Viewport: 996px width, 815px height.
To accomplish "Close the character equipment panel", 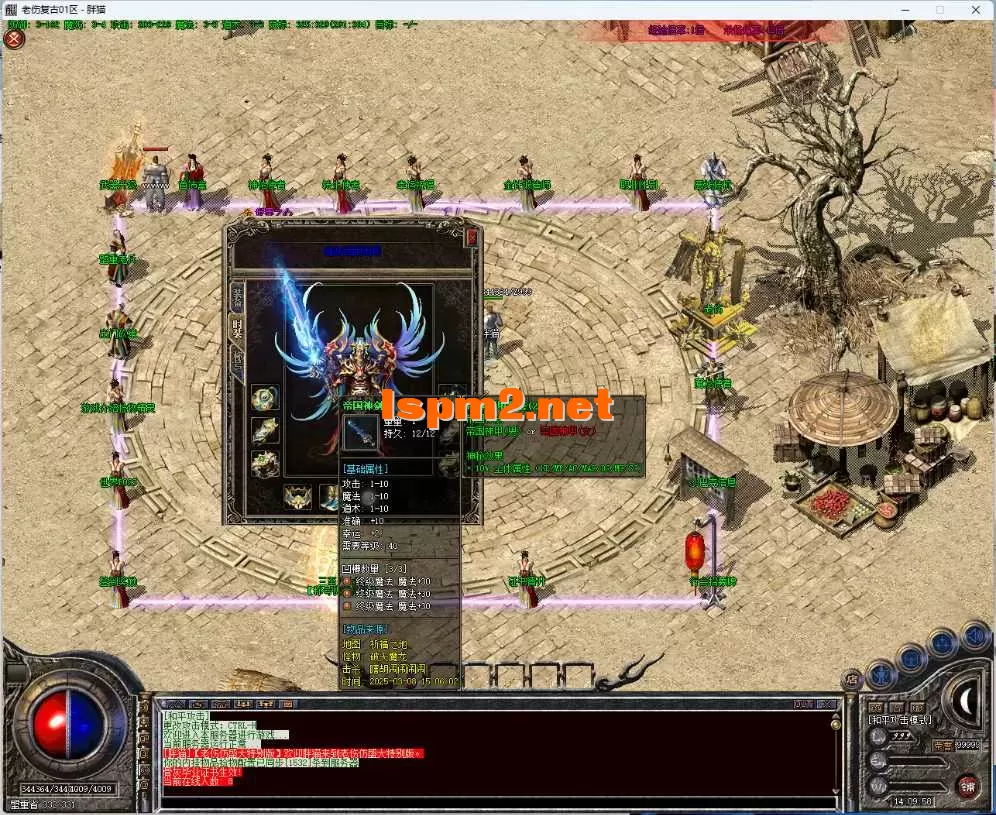I will (472, 237).
